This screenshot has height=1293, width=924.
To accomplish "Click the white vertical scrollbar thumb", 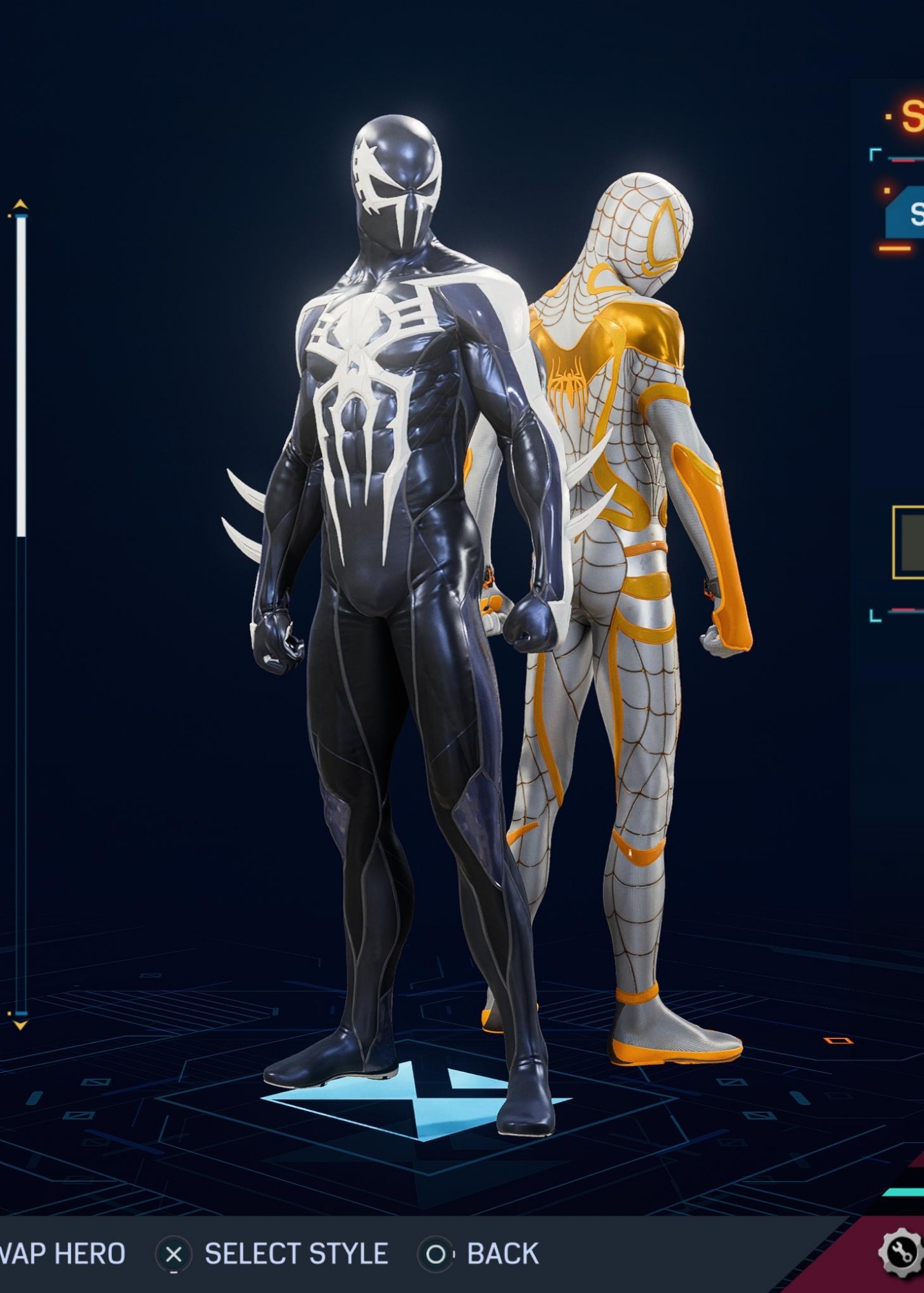I will point(21,375).
